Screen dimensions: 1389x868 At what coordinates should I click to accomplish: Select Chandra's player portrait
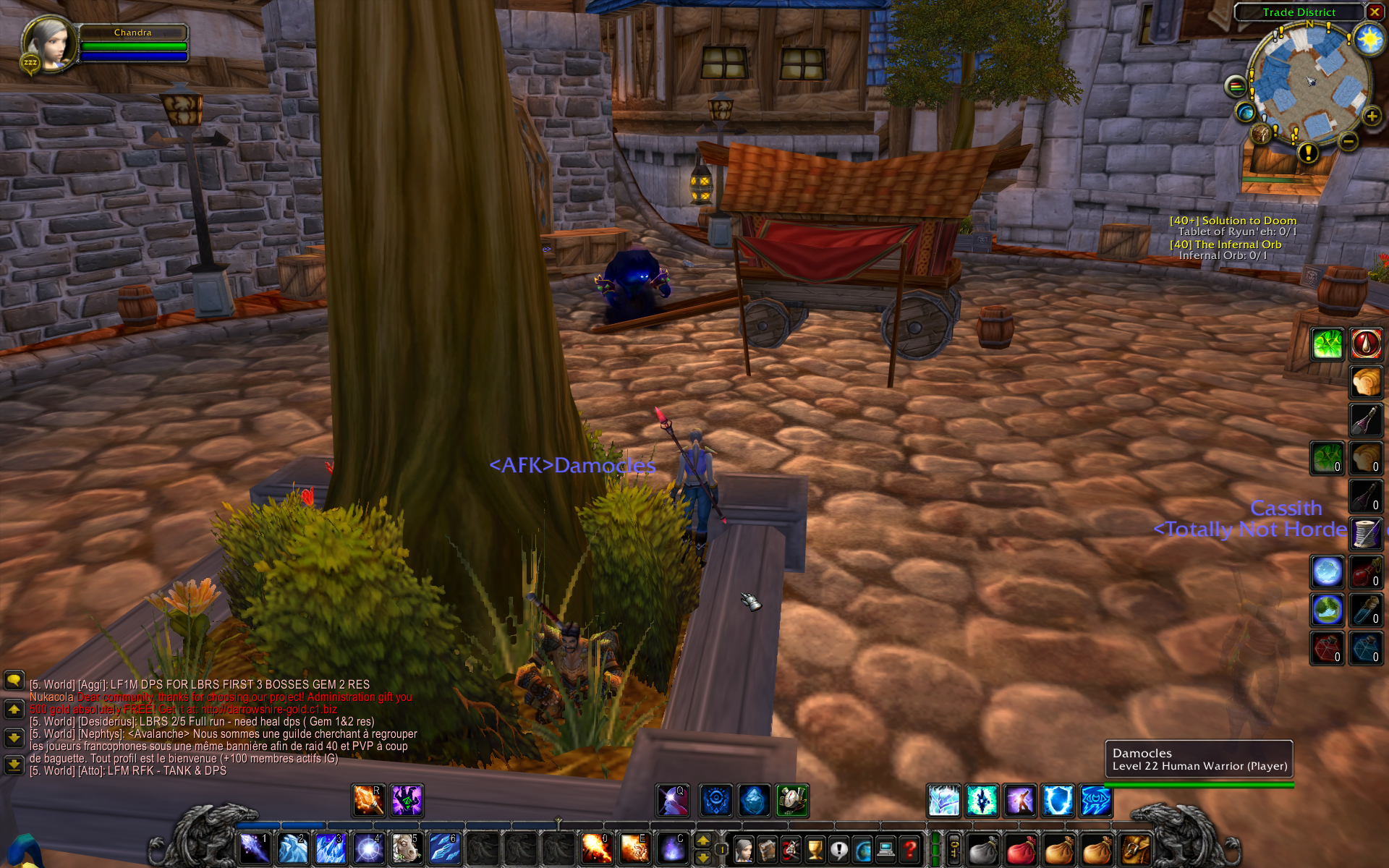(x=49, y=43)
